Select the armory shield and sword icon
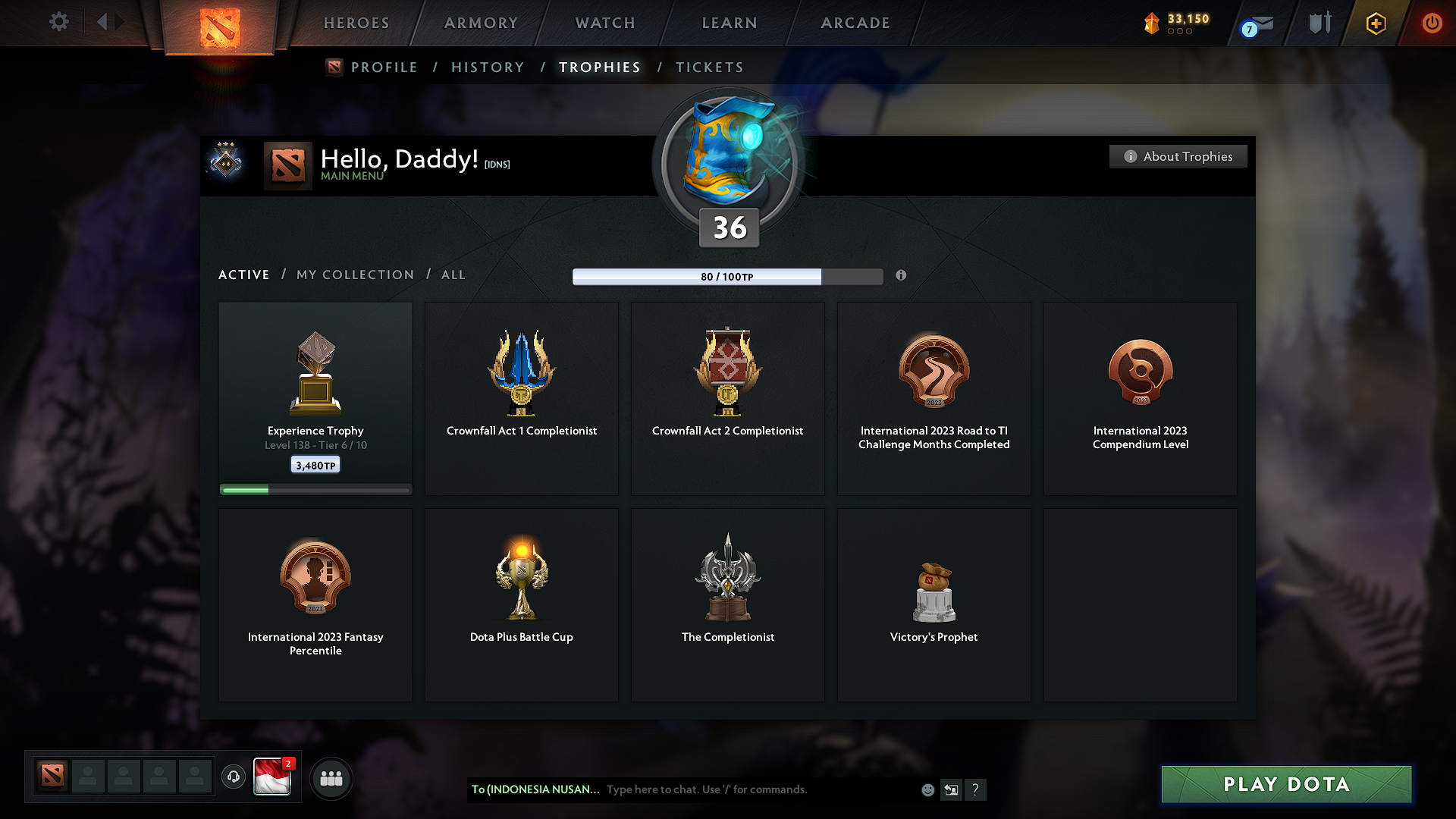 (1319, 23)
